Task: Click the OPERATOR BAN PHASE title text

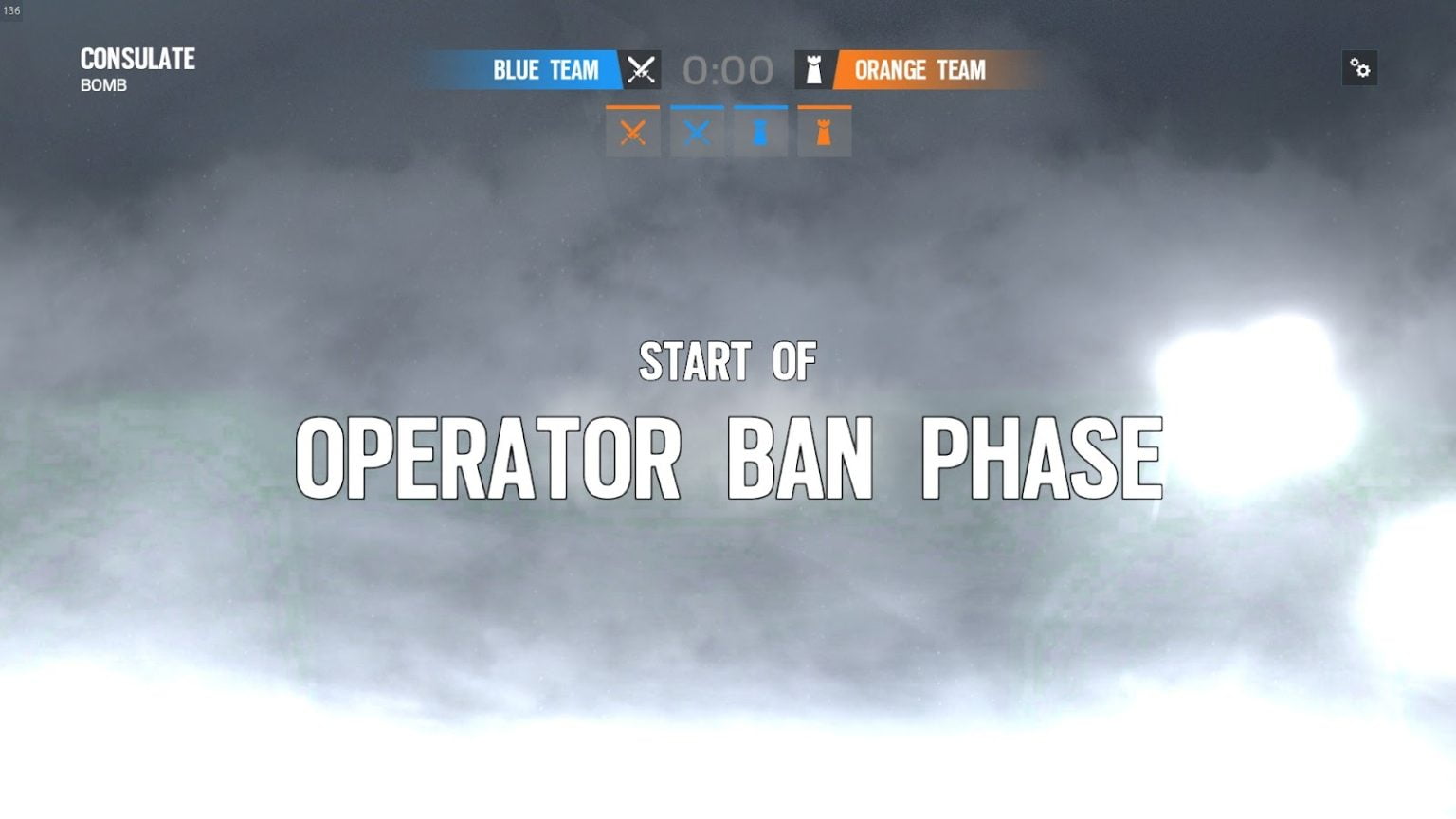Action: (728, 455)
